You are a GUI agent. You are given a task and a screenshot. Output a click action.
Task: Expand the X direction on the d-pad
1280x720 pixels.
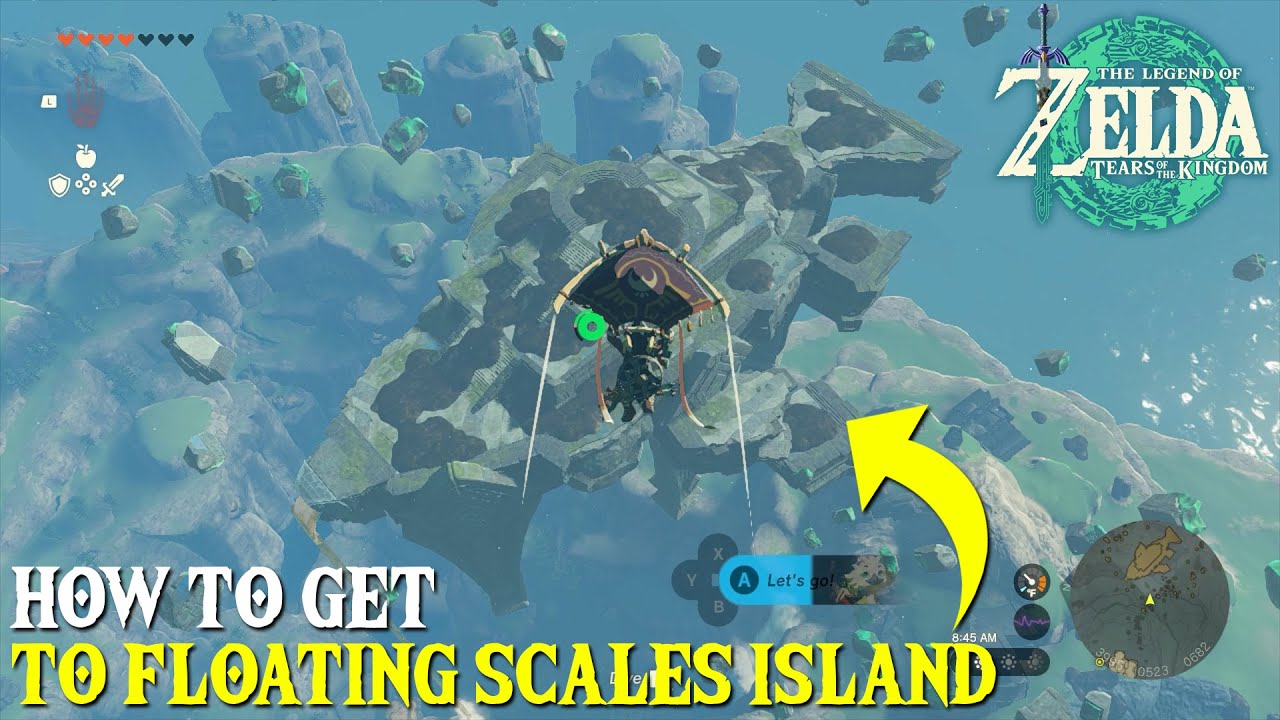point(717,554)
